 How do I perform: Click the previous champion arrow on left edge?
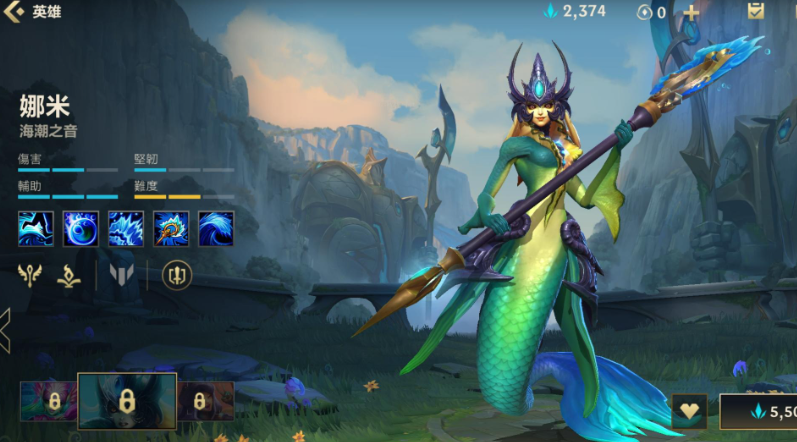(5, 330)
